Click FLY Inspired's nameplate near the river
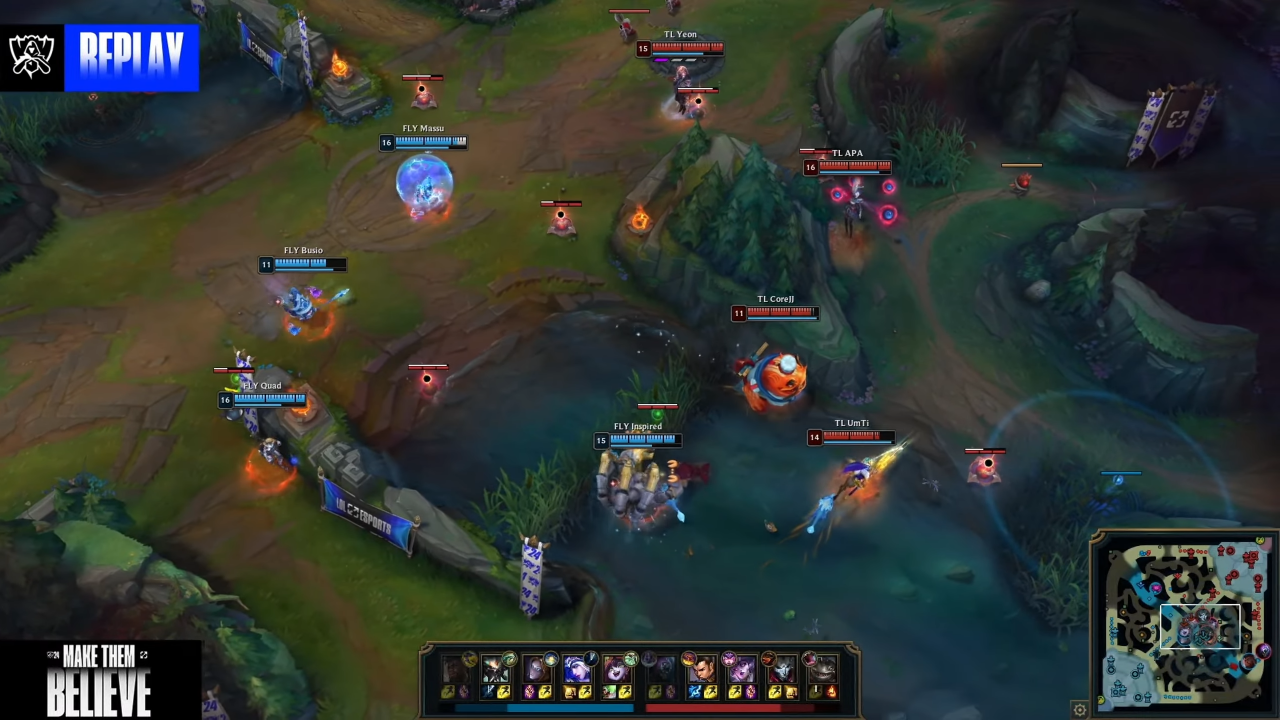This screenshot has width=1280, height=720. [x=637, y=426]
